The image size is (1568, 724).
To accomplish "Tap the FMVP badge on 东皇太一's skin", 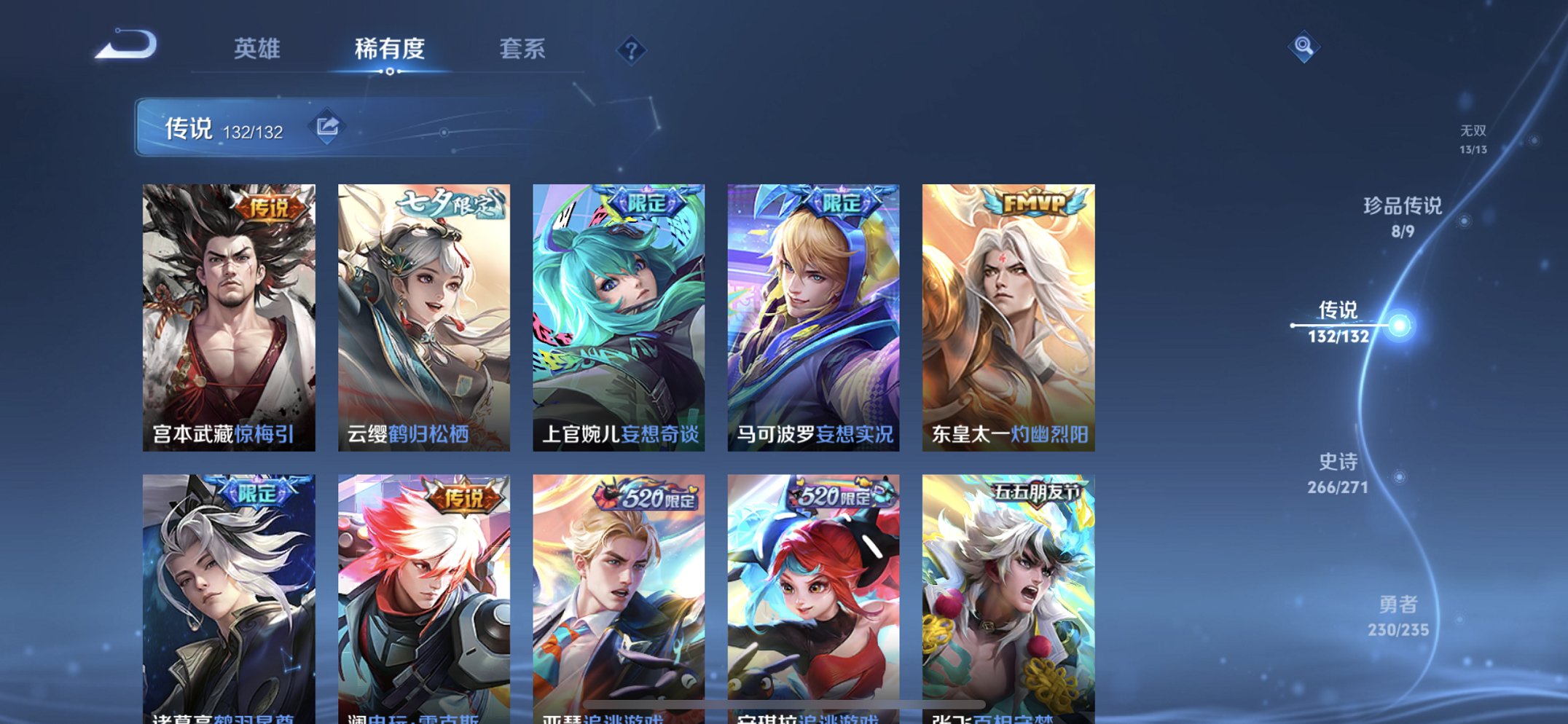I will (1035, 203).
